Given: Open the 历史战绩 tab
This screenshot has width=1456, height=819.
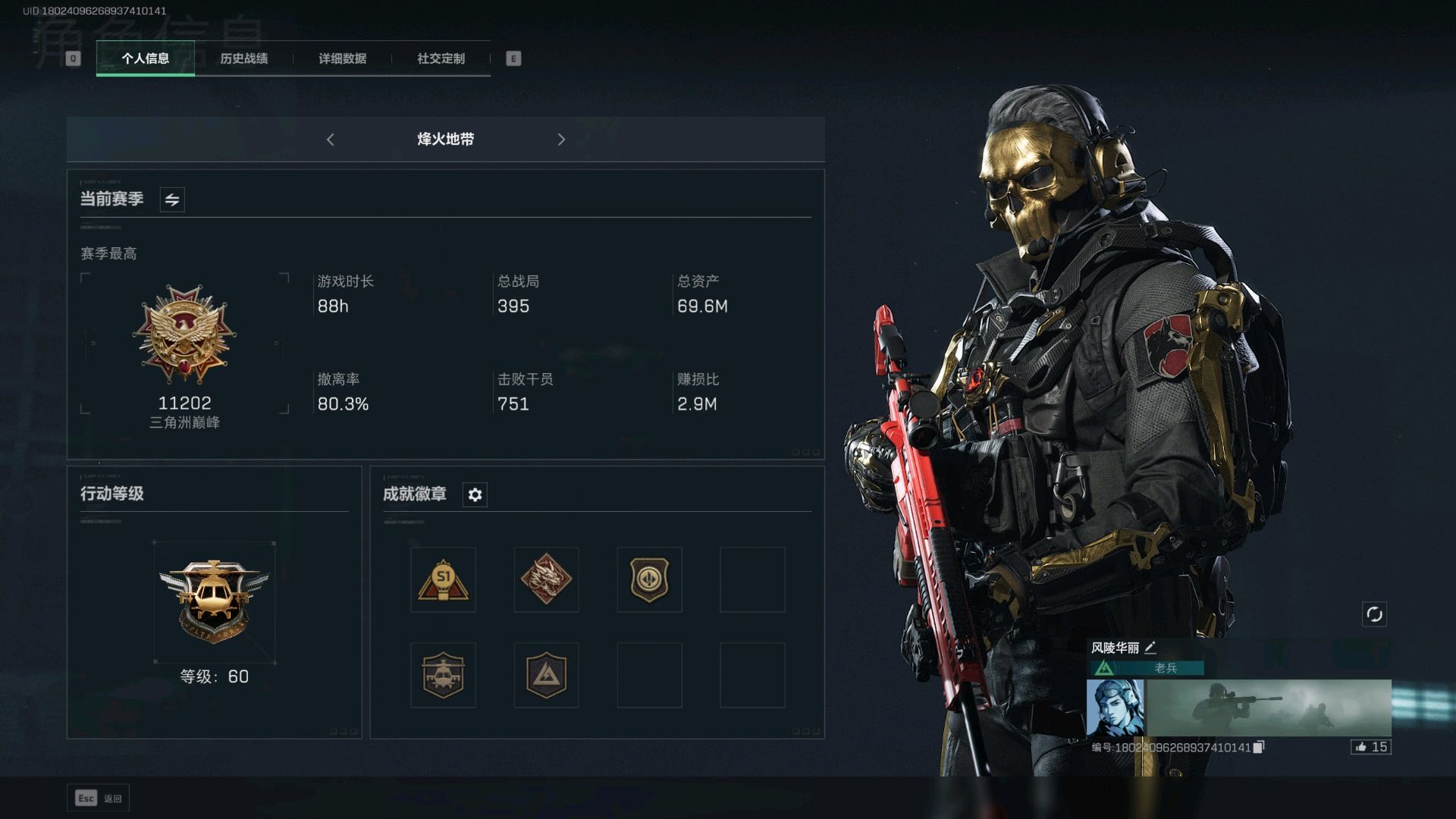Looking at the screenshot, I should [243, 58].
